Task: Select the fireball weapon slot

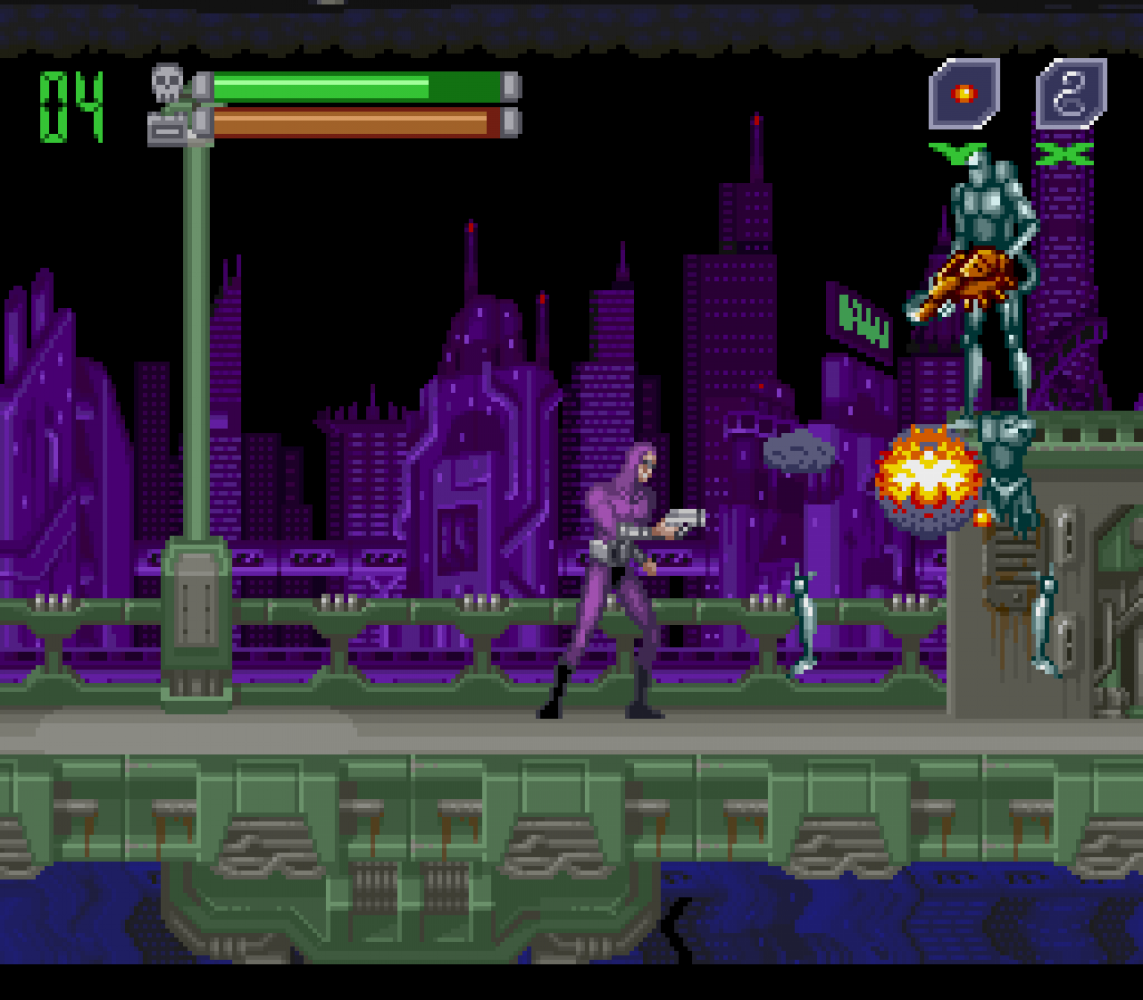Action: pos(963,94)
